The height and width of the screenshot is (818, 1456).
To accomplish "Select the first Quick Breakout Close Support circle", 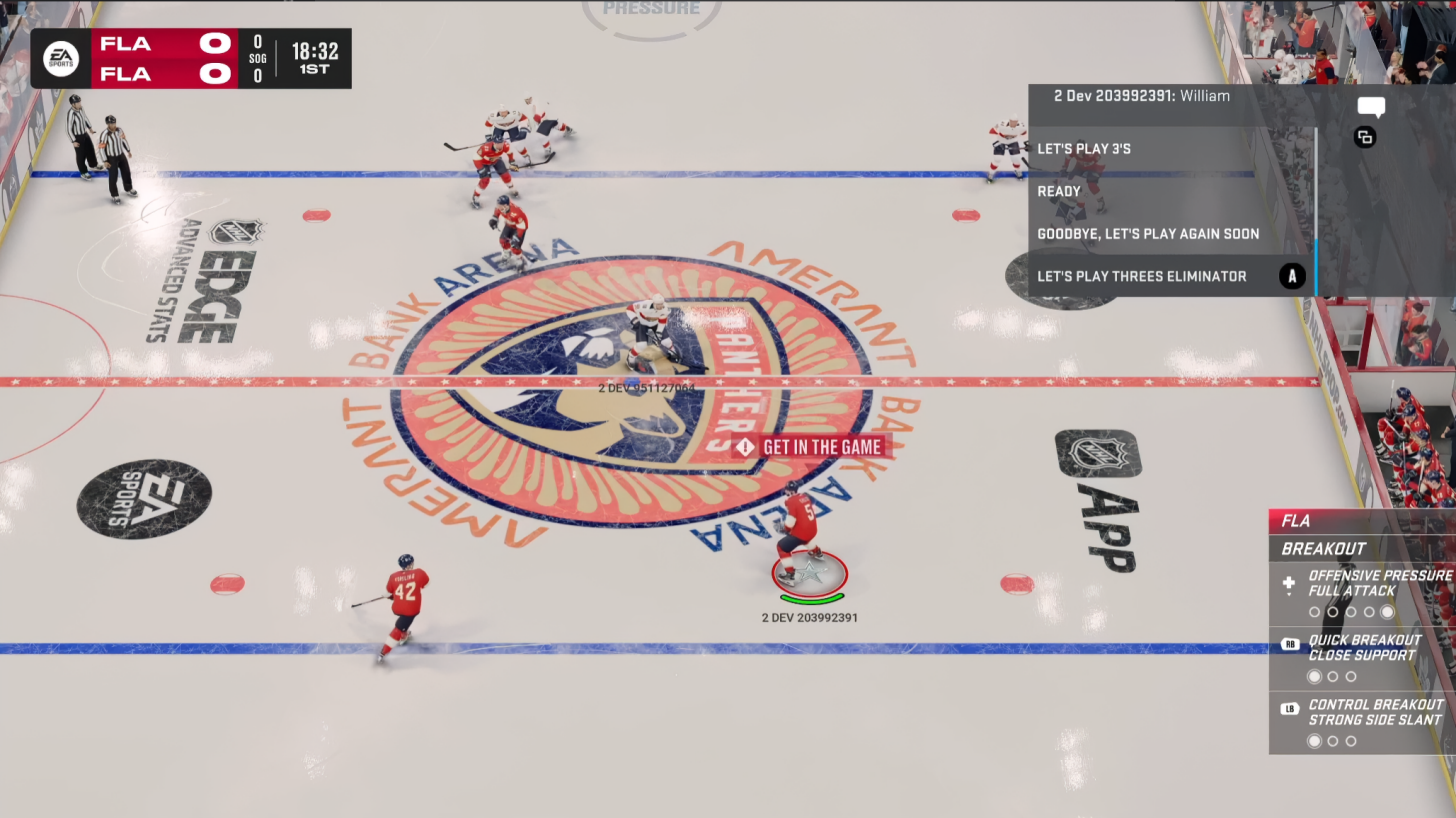I will (x=1314, y=676).
